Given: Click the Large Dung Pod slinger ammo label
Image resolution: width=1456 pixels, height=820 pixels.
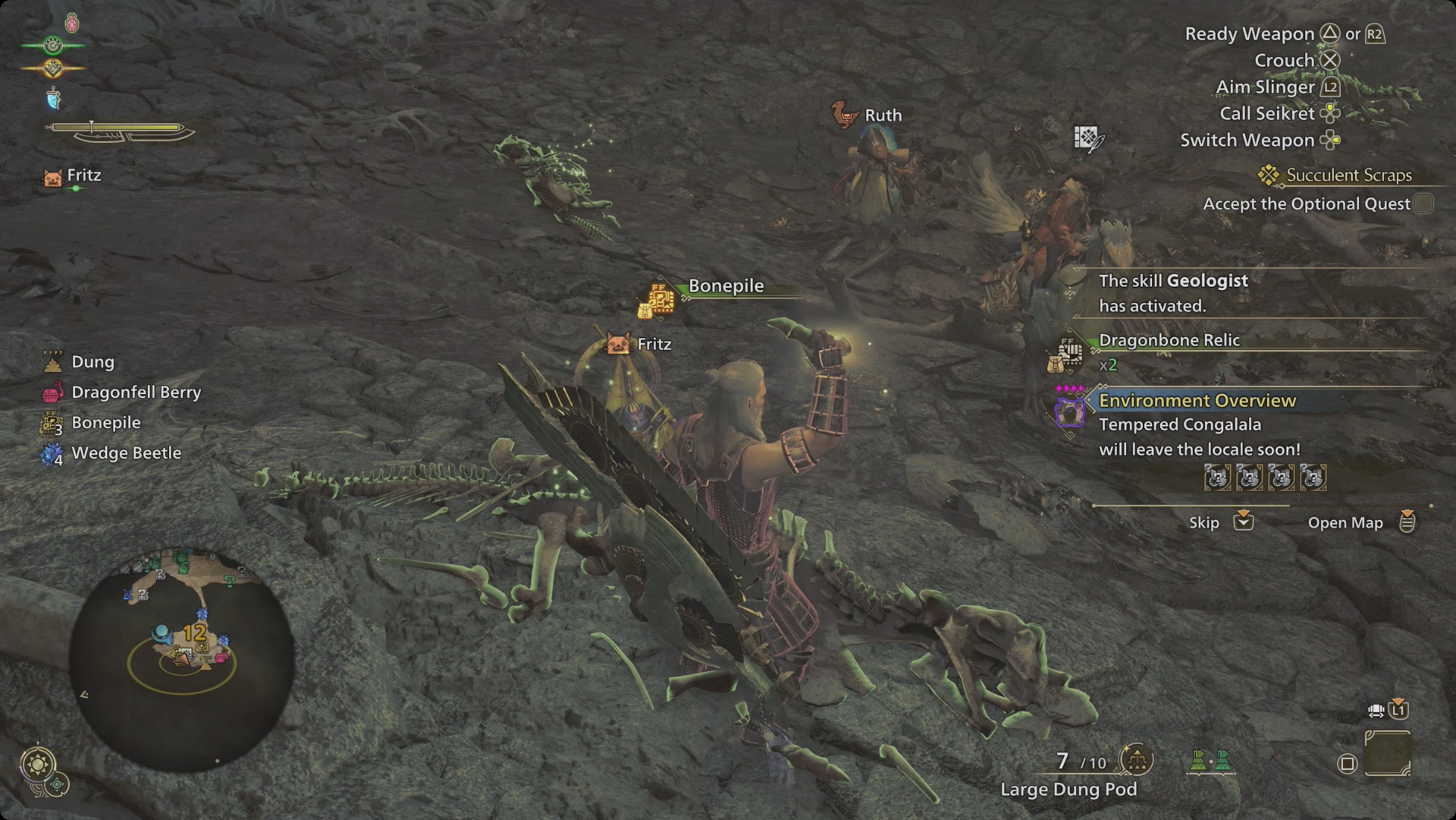Looking at the screenshot, I should pos(1068,790).
